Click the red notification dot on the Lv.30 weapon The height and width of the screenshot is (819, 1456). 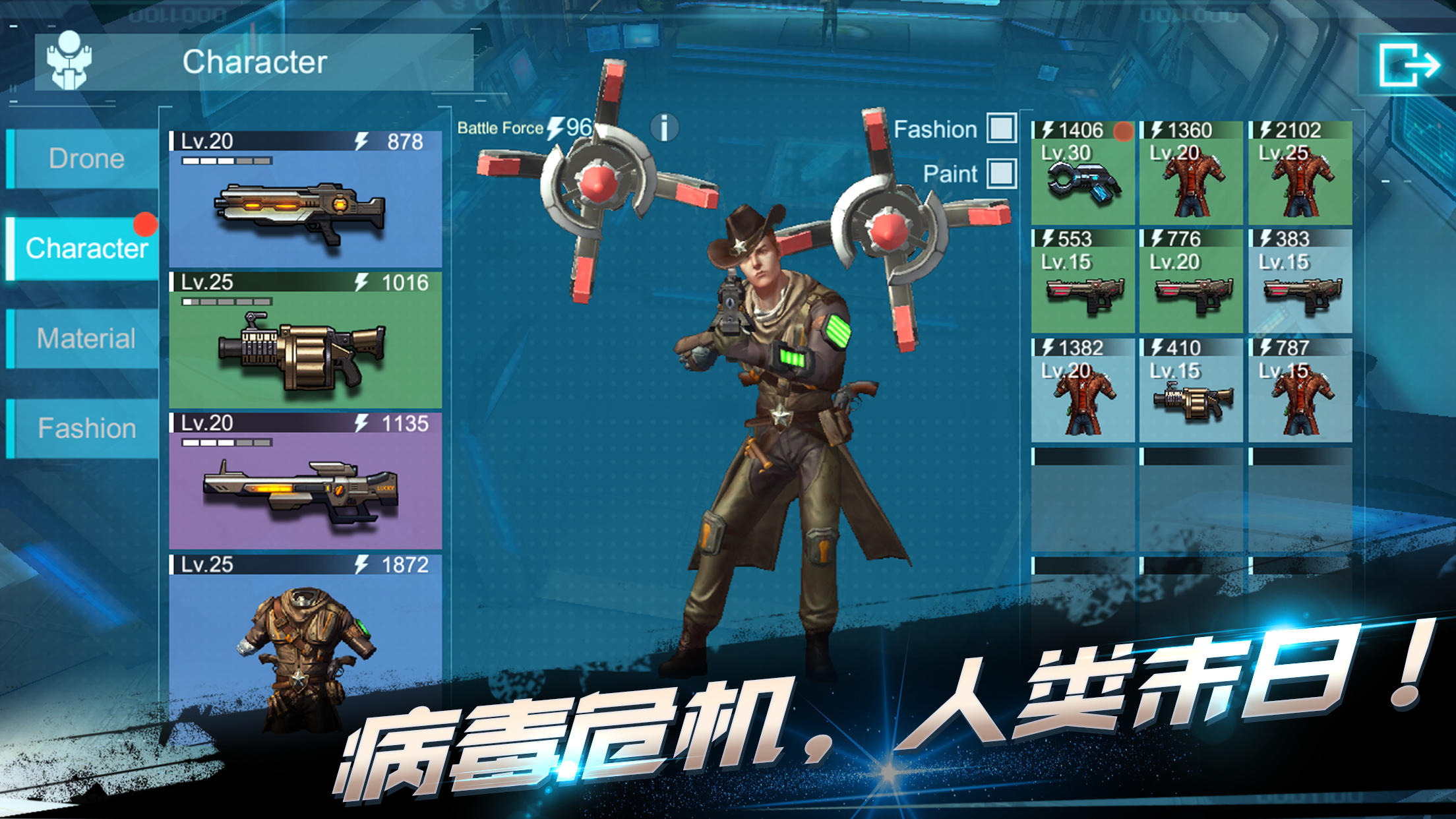coord(1125,130)
